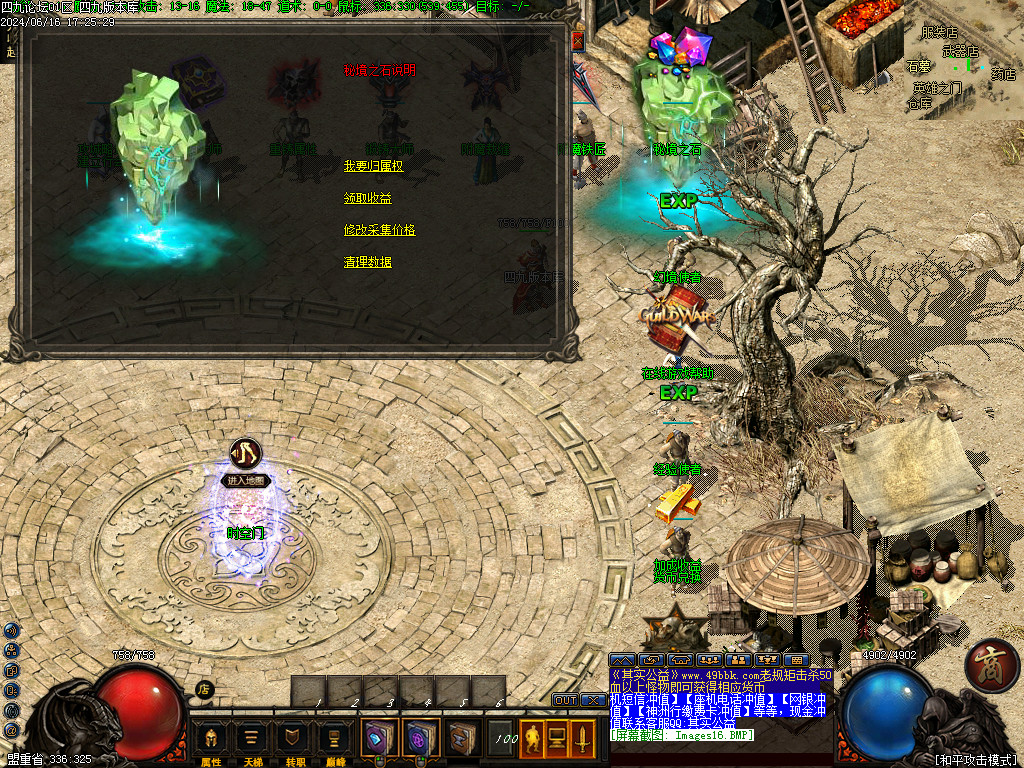Screen dimensions: 1024x768
Task: Click the 修改采集价格 link
Action: [379, 230]
